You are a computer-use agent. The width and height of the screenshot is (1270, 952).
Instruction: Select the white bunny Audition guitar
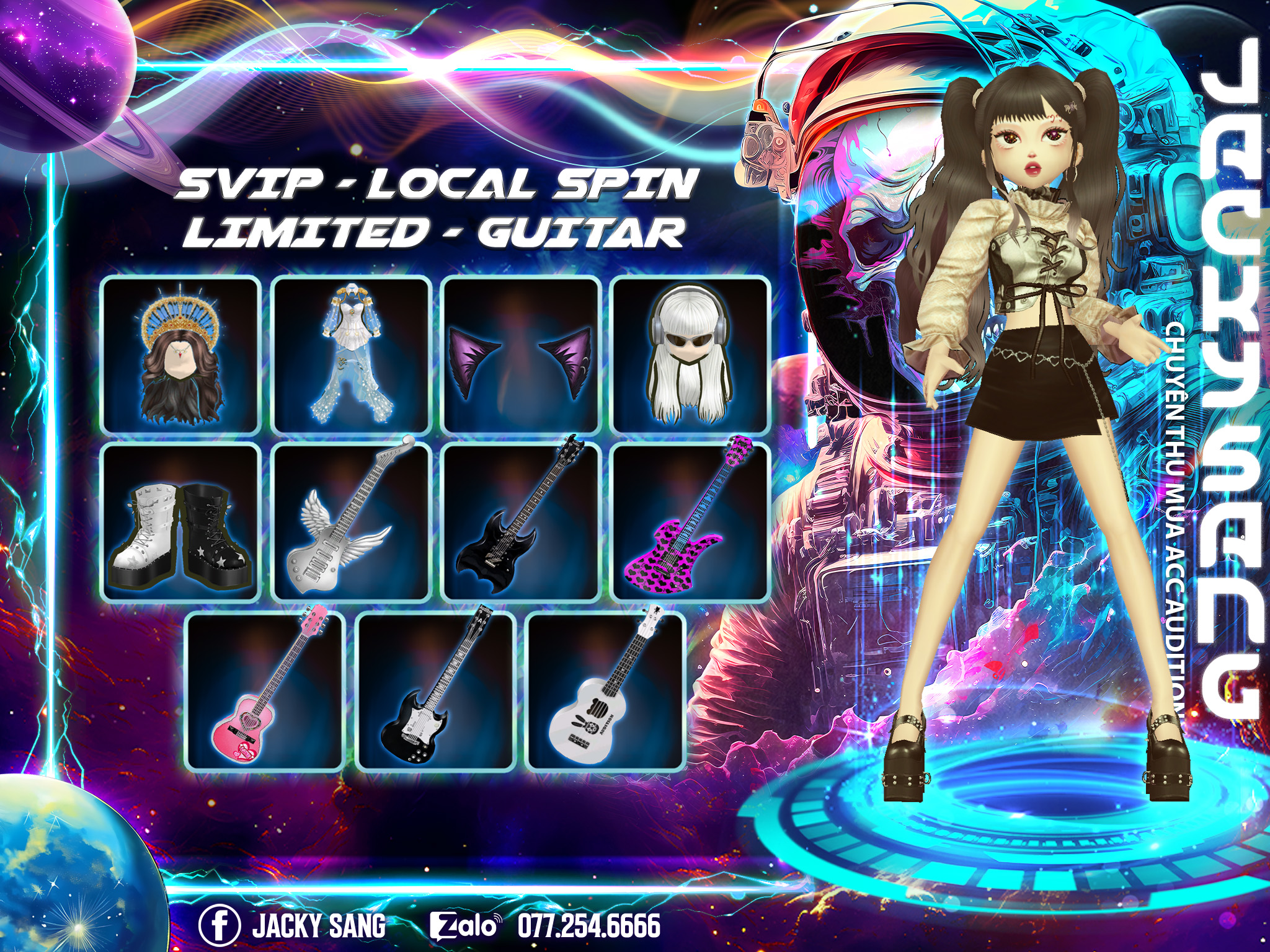pos(605,691)
